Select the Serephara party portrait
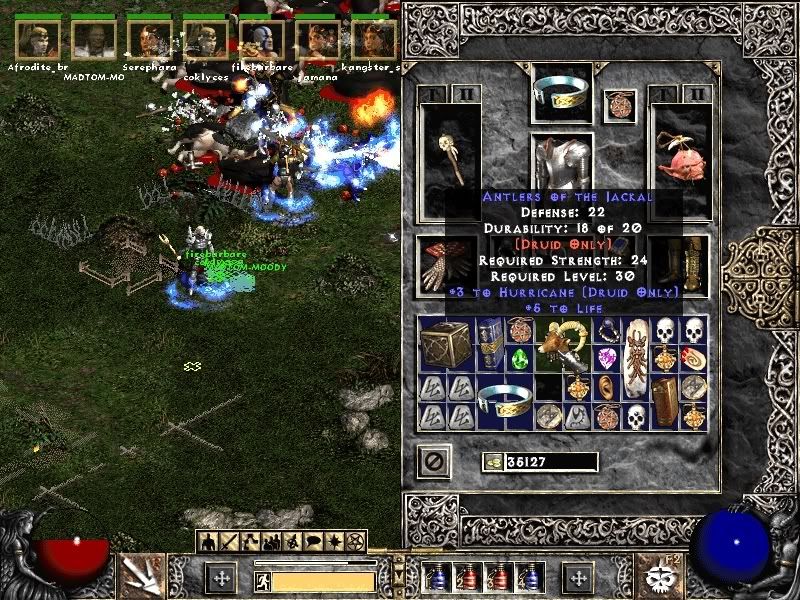Image resolution: width=800 pixels, height=600 pixels. coord(150,40)
